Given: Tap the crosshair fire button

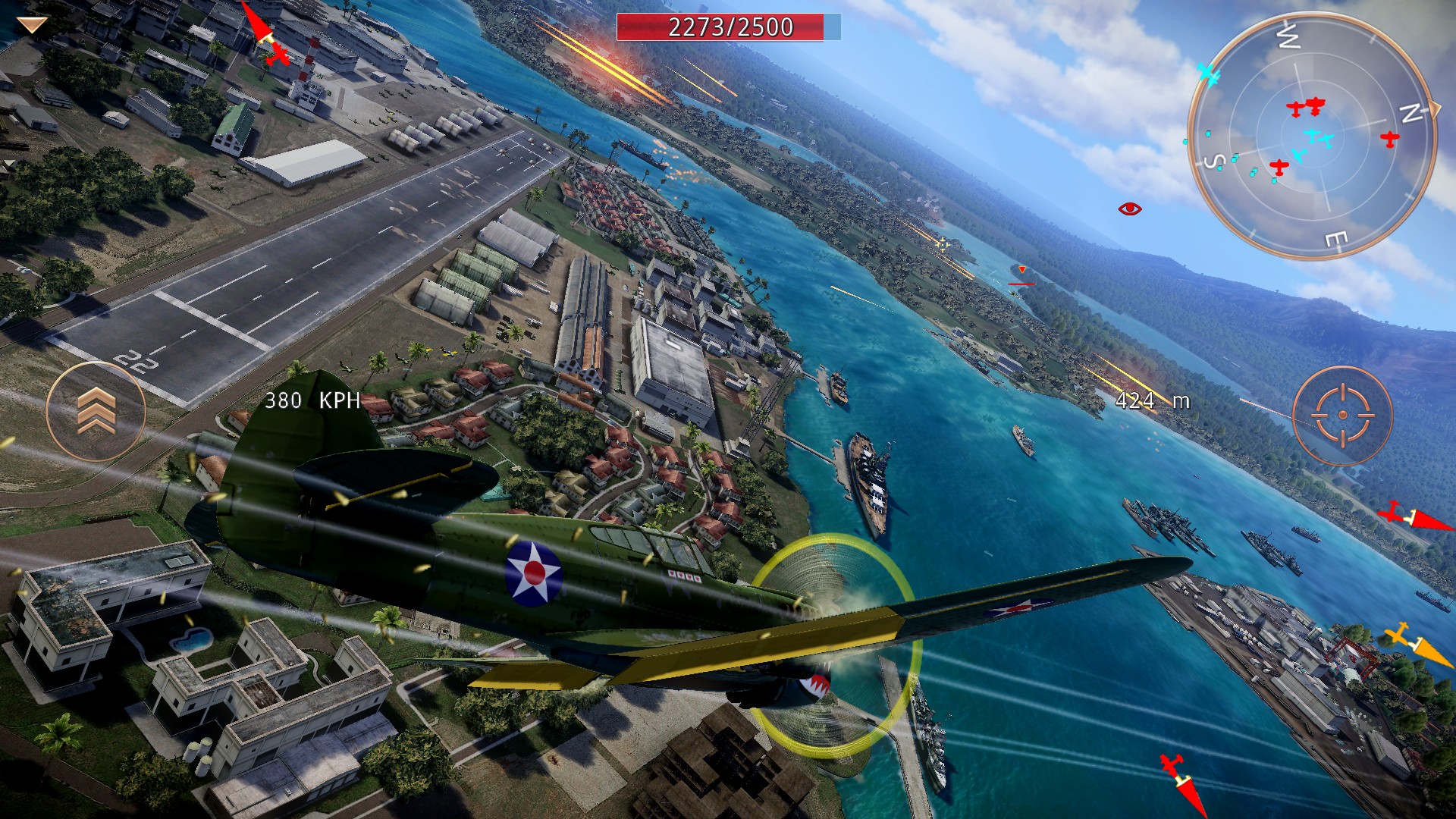Looking at the screenshot, I should [1342, 415].
